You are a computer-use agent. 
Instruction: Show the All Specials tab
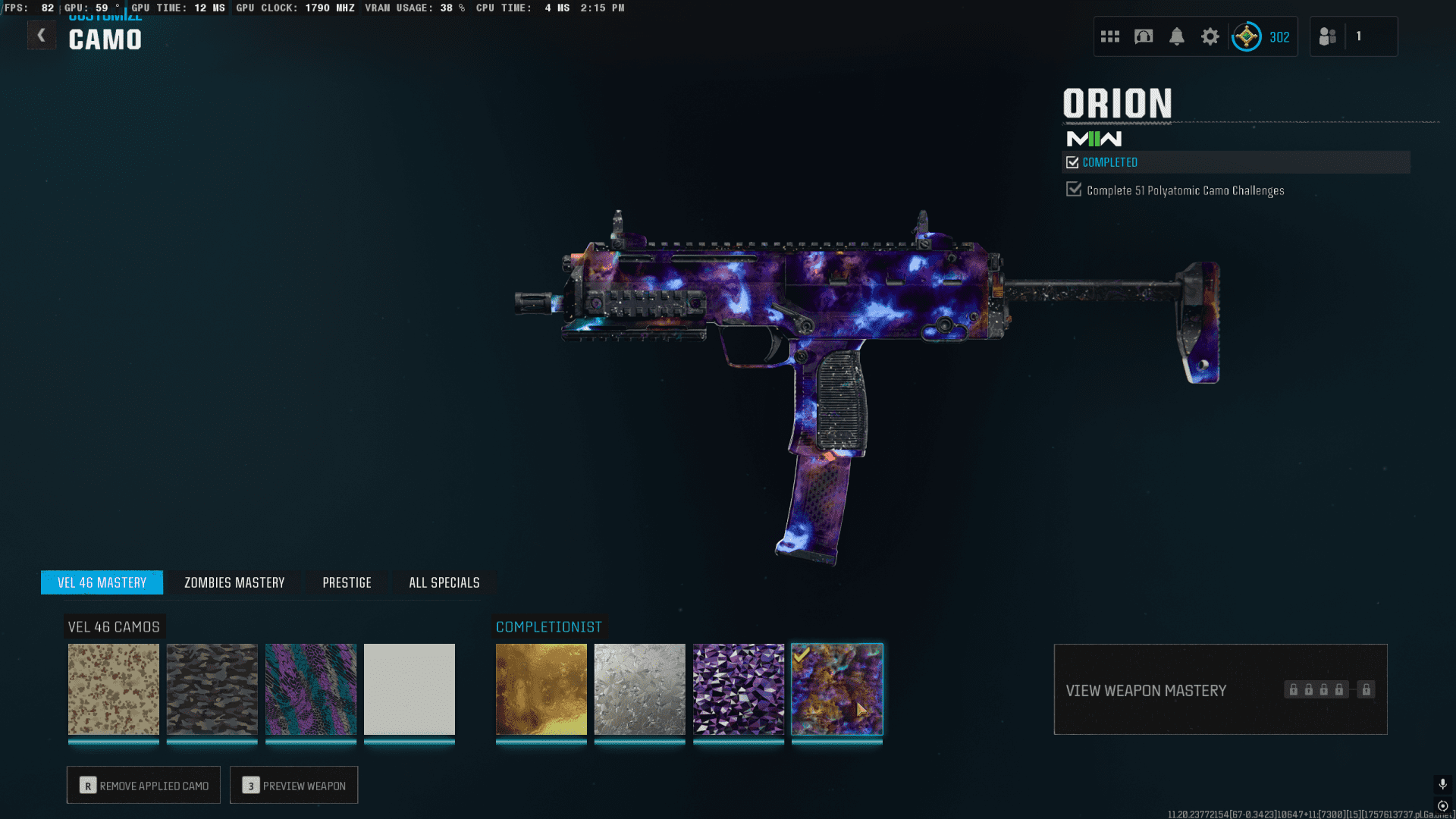pos(444,582)
